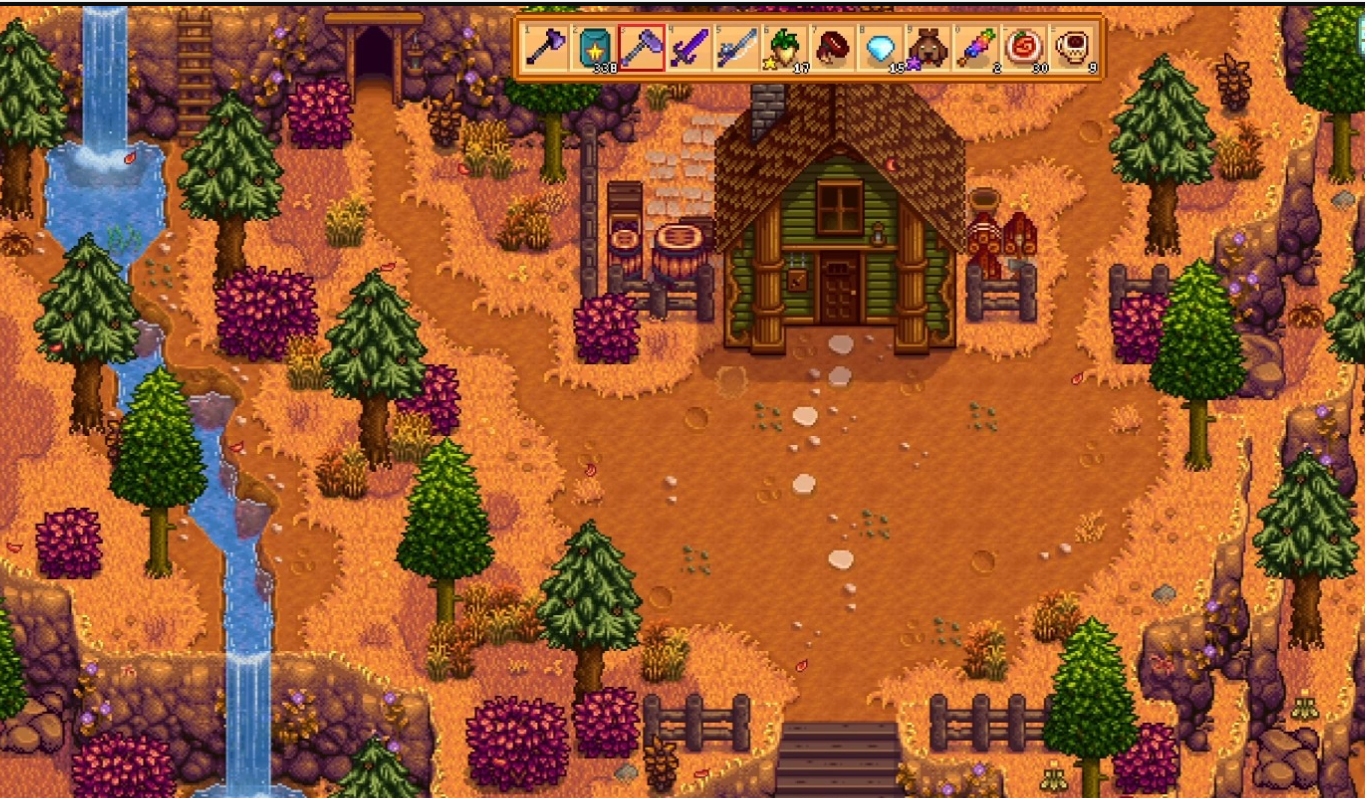Equip the purple galaxy sword
The width and height of the screenshot is (1365, 798).
tap(690, 47)
